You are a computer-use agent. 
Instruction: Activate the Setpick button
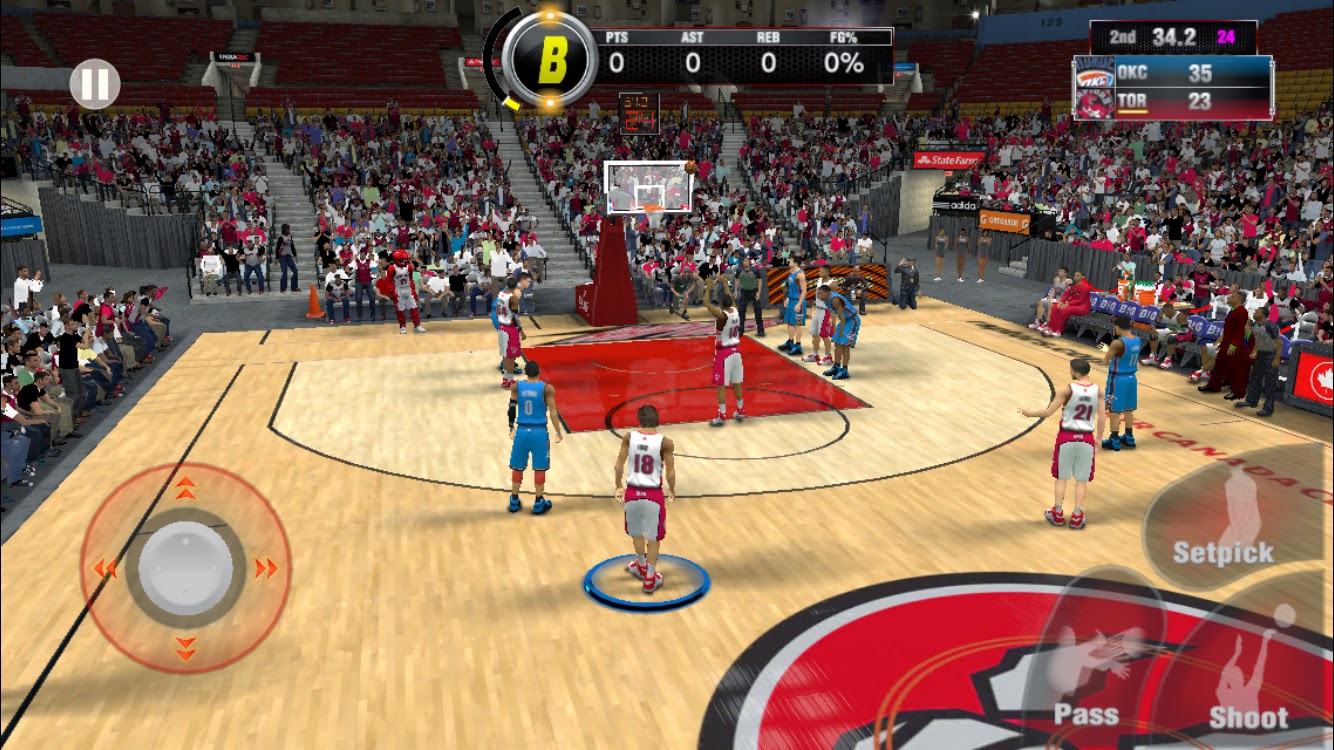pyautogui.click(x=1223, y=520)
